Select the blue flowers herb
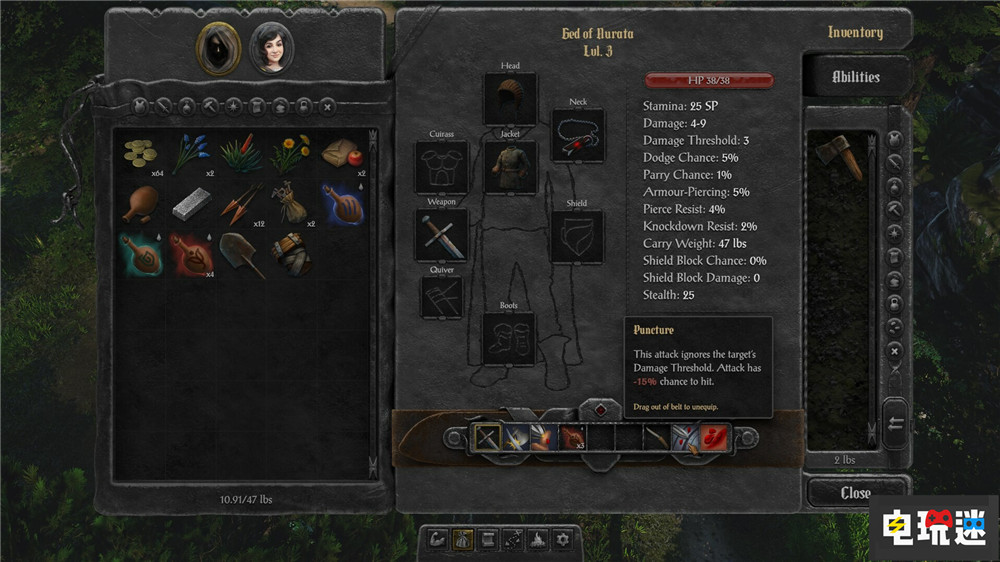 click(191, 153)
